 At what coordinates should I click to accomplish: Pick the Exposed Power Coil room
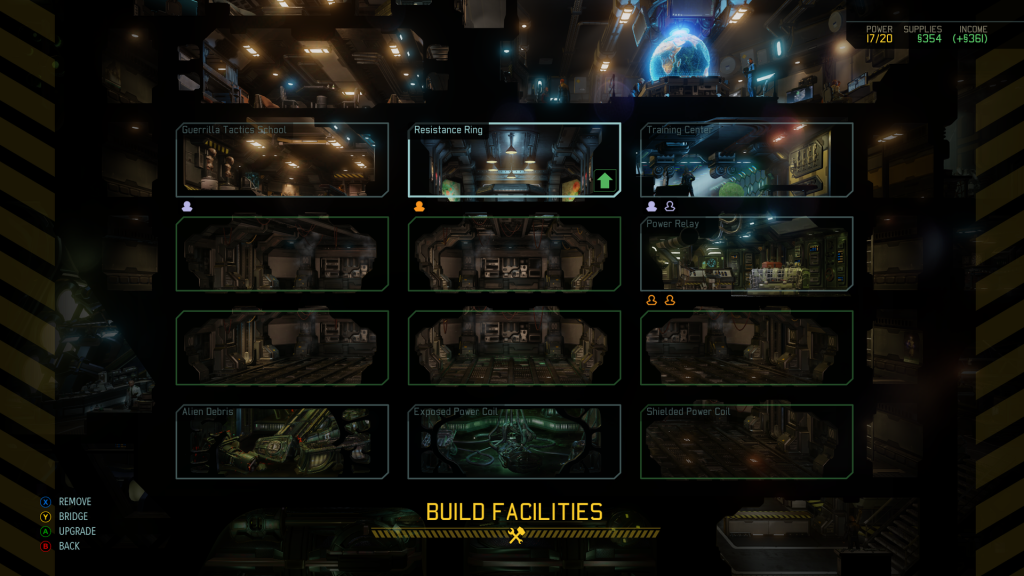pos(514,442)
